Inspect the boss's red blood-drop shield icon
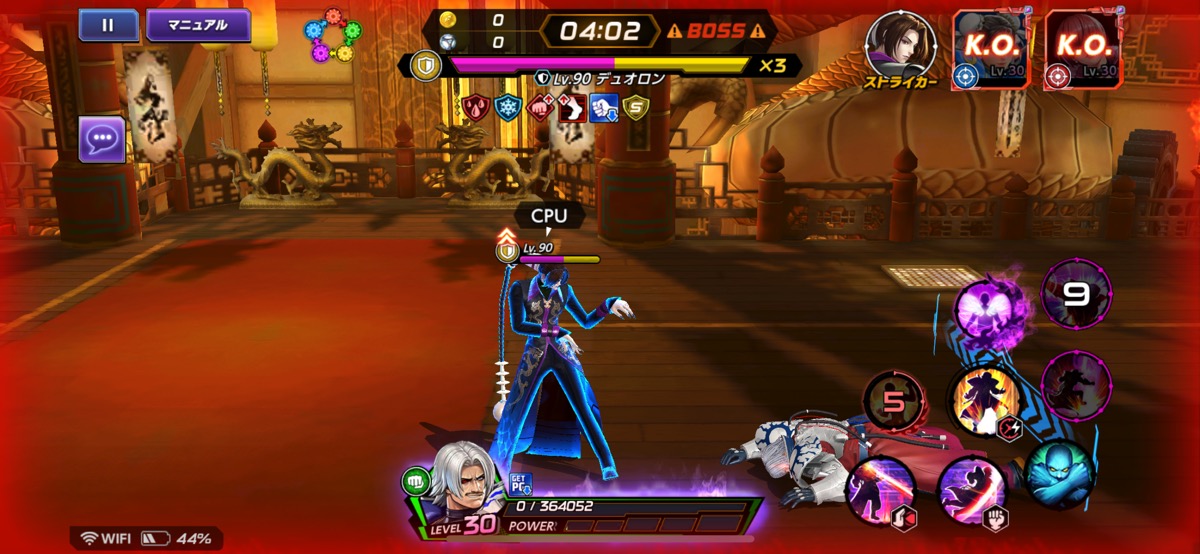1200x554 pixels. tap(477, 107)
